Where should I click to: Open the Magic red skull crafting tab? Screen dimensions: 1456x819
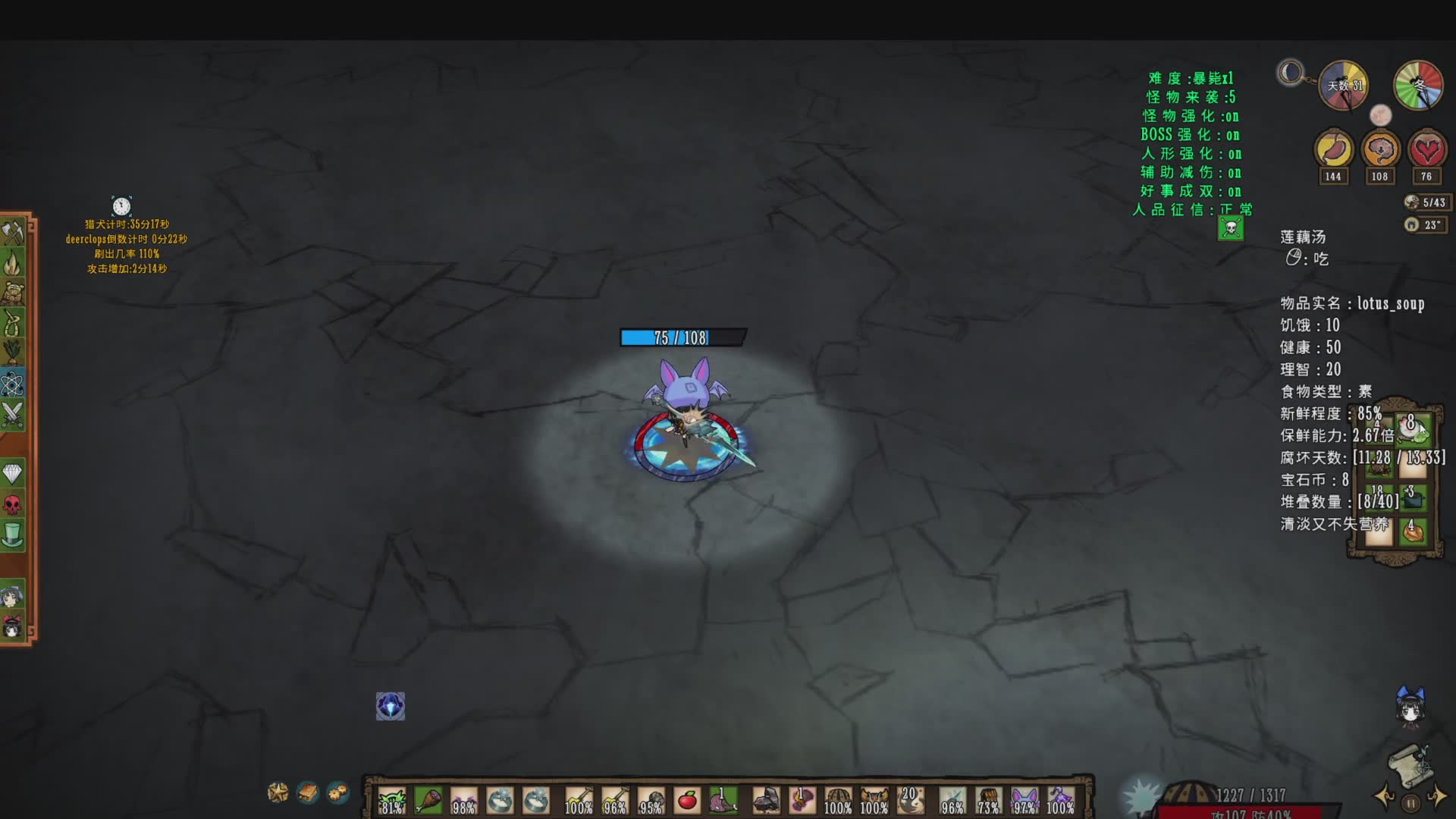pyautogui.click(x=13, y=504)
